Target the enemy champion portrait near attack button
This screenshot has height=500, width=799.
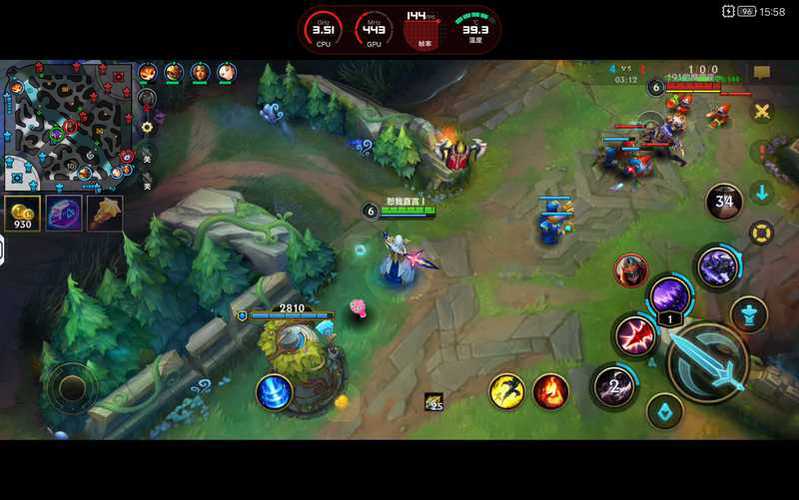[631, 270]
